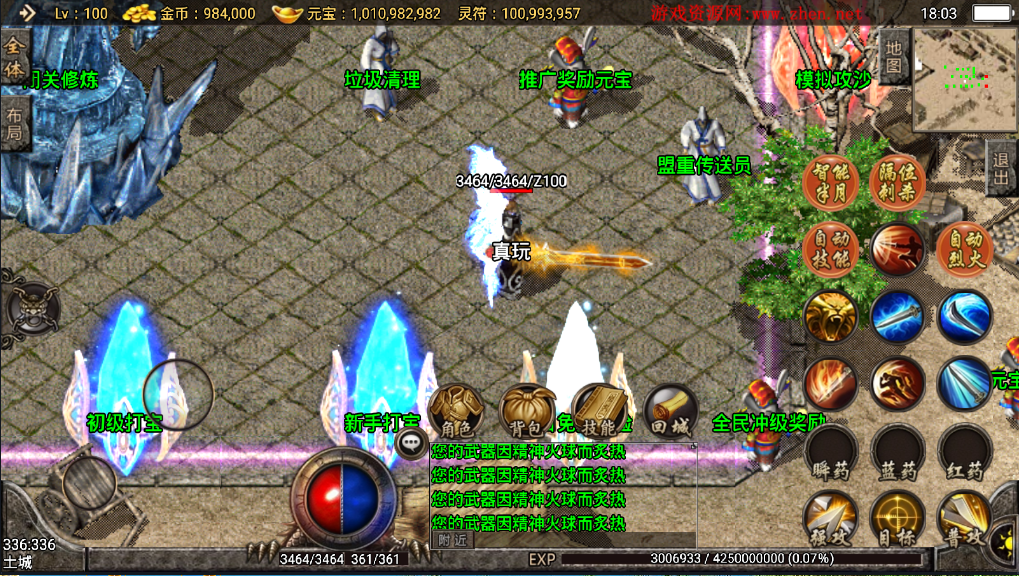
Task: Open the 地图 map button
Action: click(893, 56)
